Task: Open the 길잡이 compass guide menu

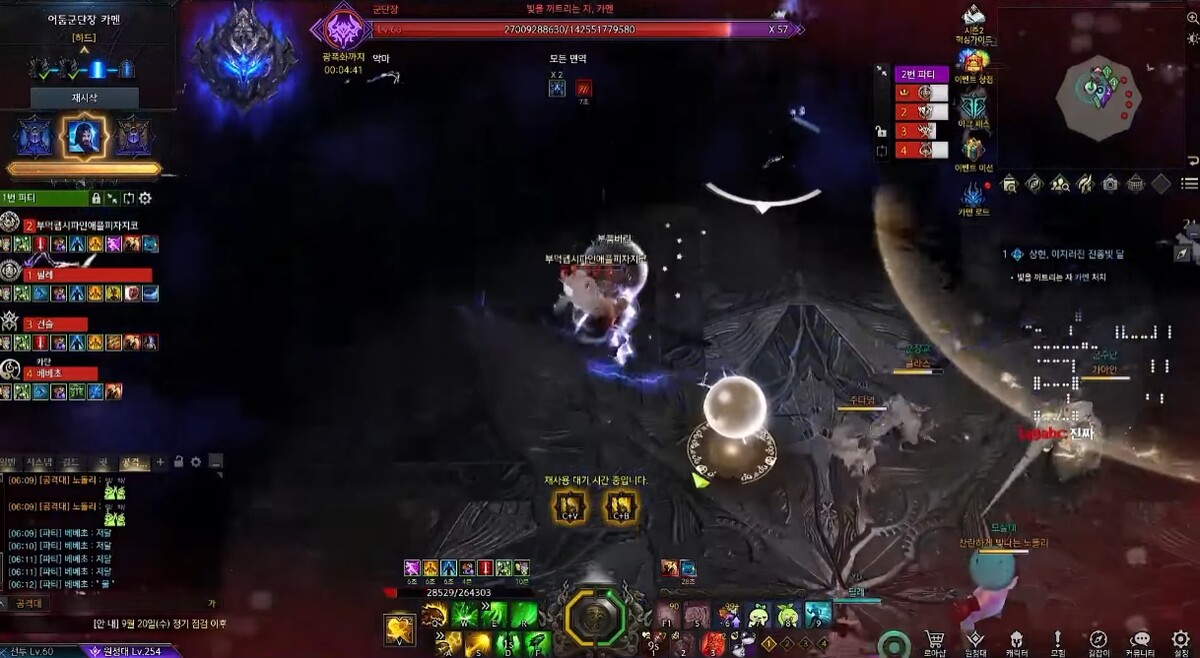Action: (x=1098, y=641)
